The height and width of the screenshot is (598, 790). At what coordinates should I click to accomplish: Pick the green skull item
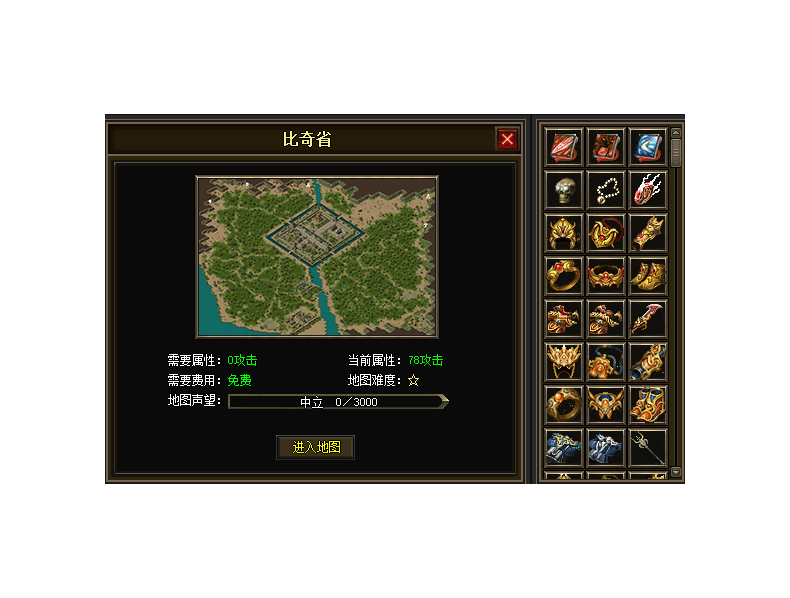tap(564, 190)
